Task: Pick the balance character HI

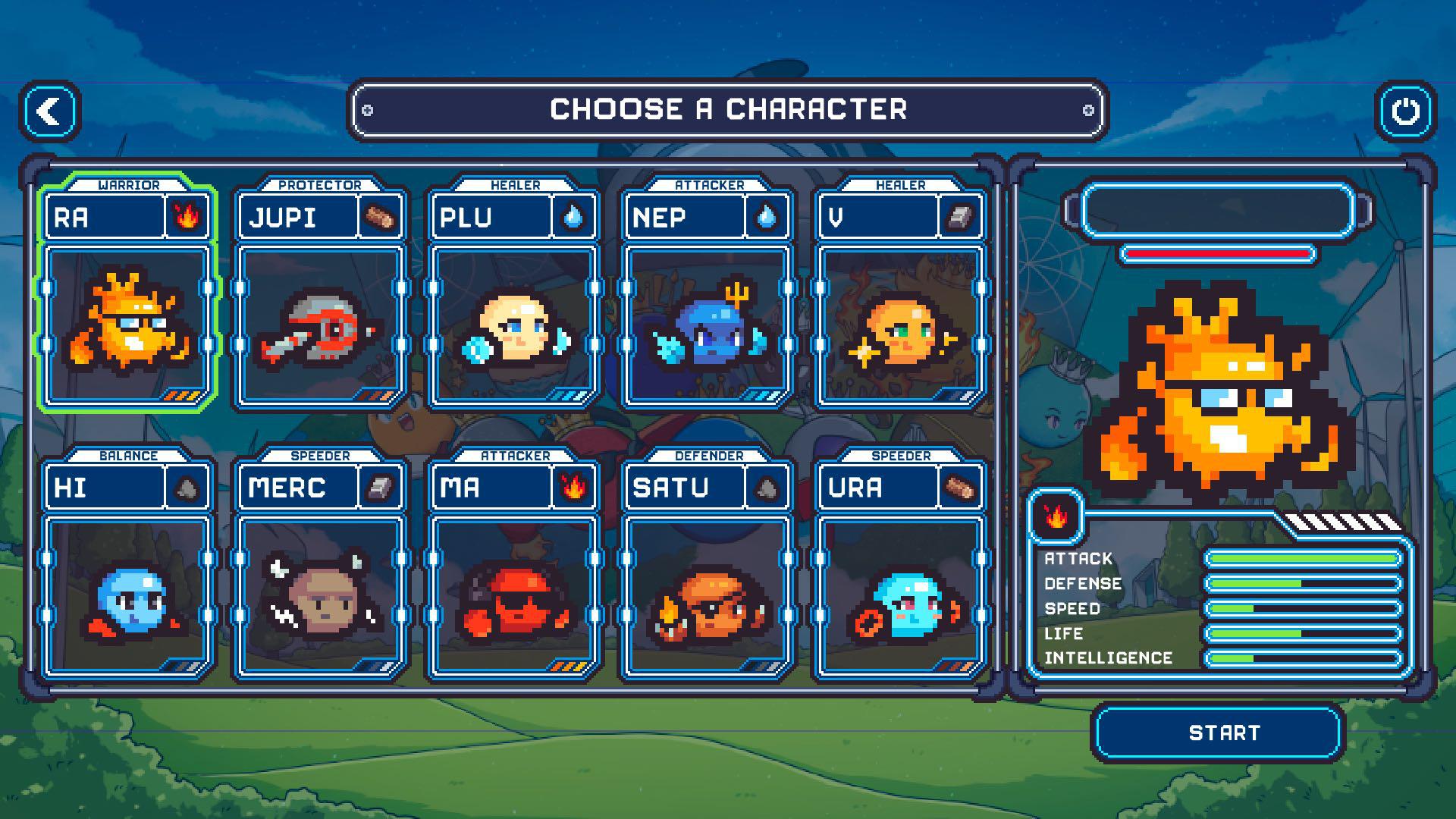Action: coord(127,595)
